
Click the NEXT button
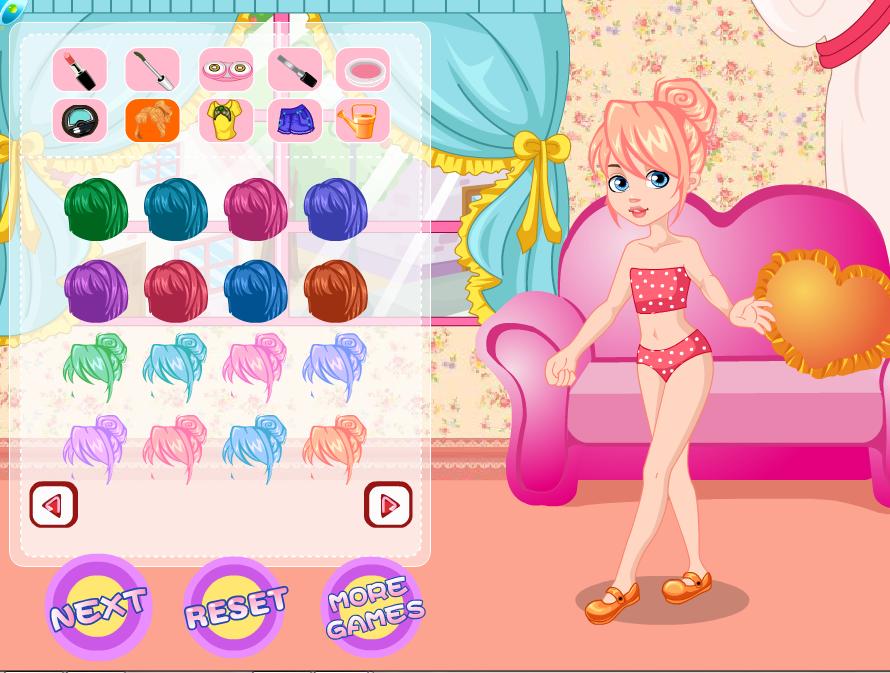coord(98,606)
